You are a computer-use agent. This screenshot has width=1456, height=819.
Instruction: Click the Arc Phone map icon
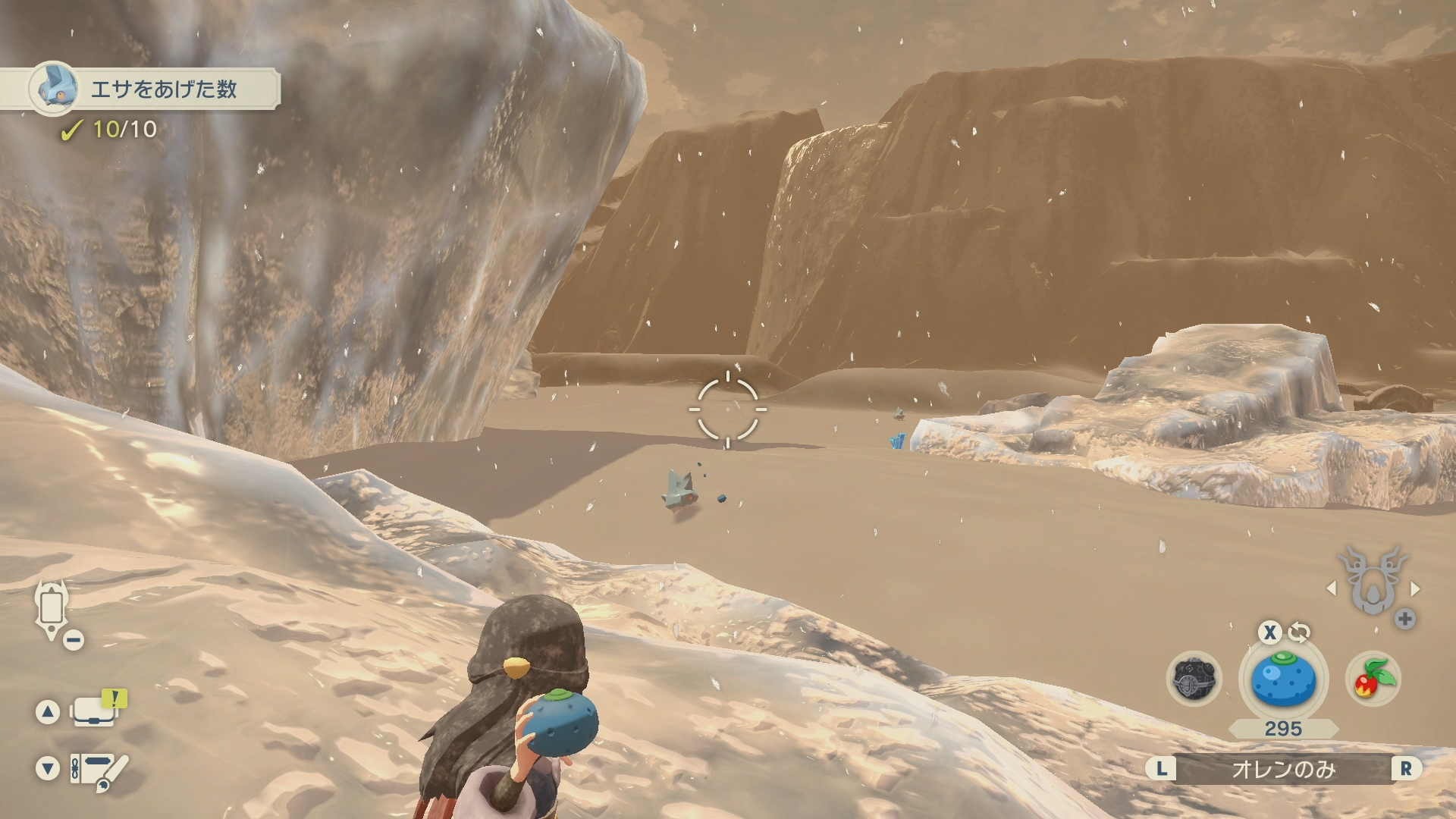[52, 609]
